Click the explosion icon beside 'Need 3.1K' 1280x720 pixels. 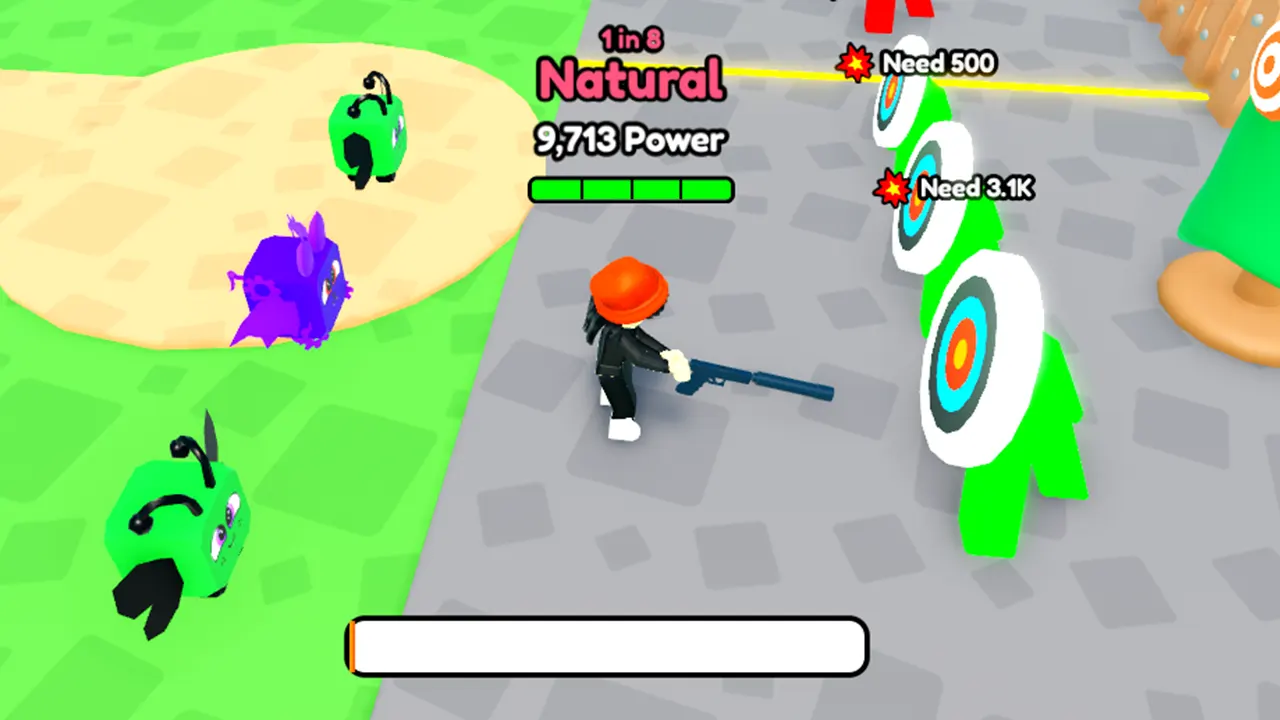[x=893, y=188]
